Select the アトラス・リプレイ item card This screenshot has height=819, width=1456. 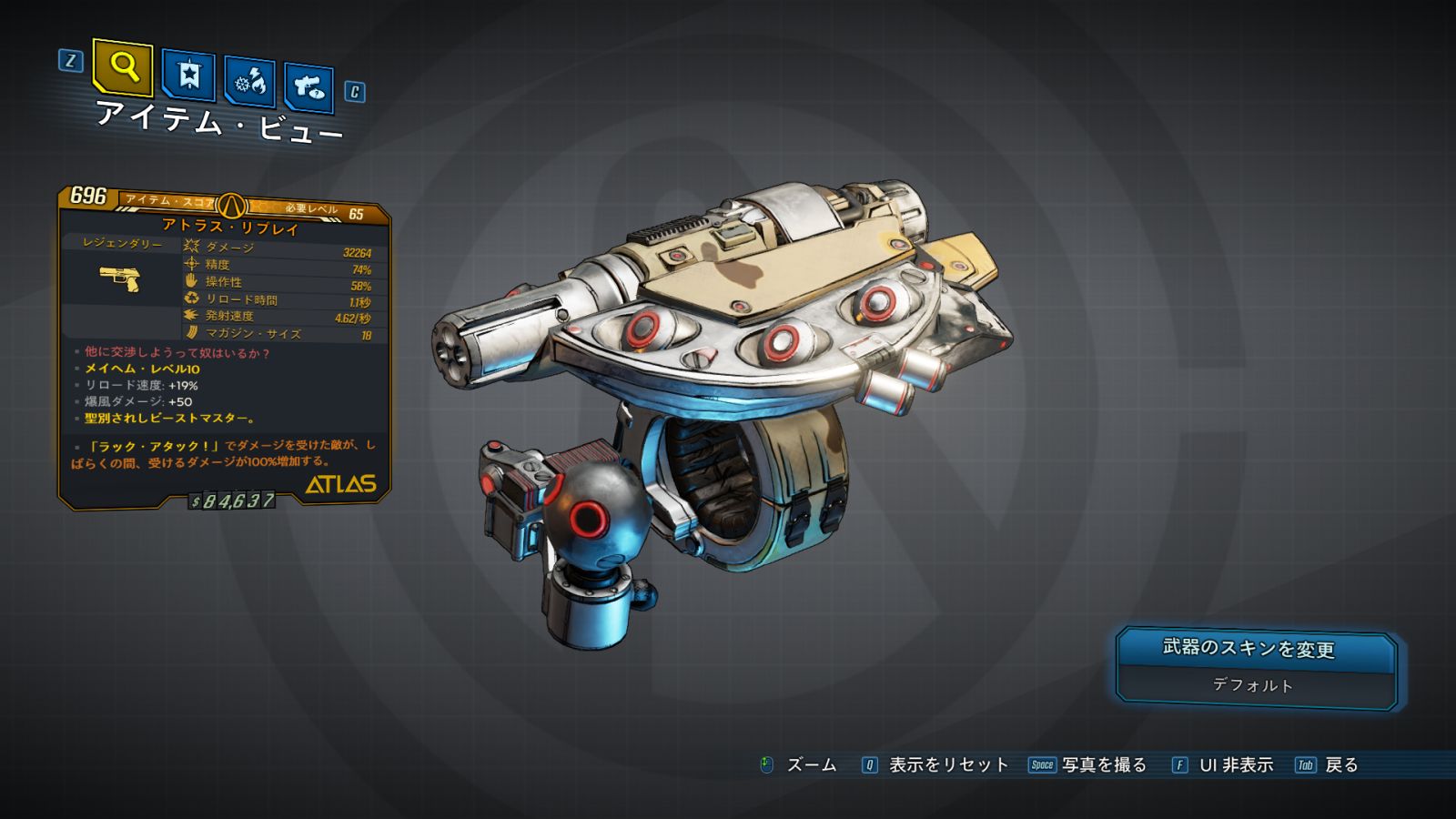point(225,347)
